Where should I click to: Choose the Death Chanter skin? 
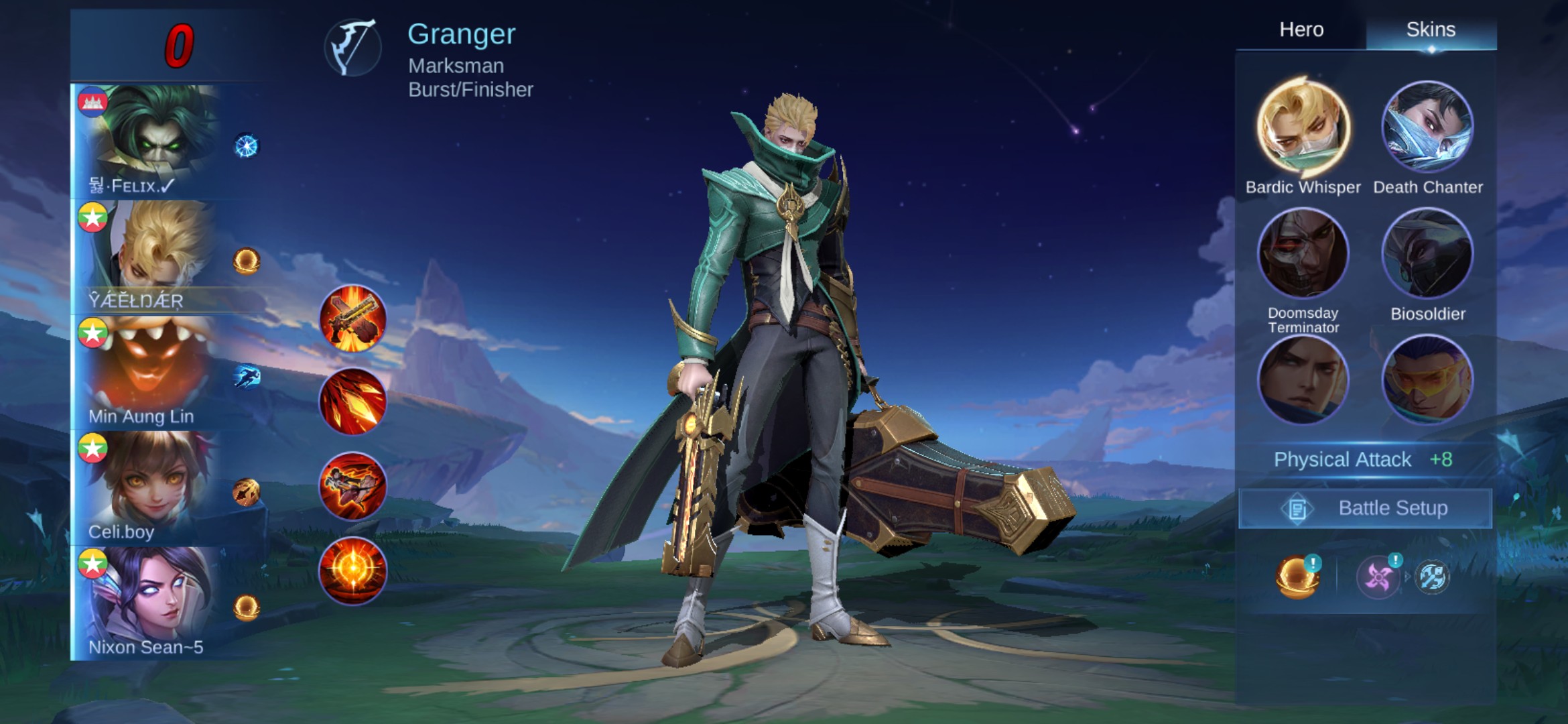click(x=1427, y=127)
